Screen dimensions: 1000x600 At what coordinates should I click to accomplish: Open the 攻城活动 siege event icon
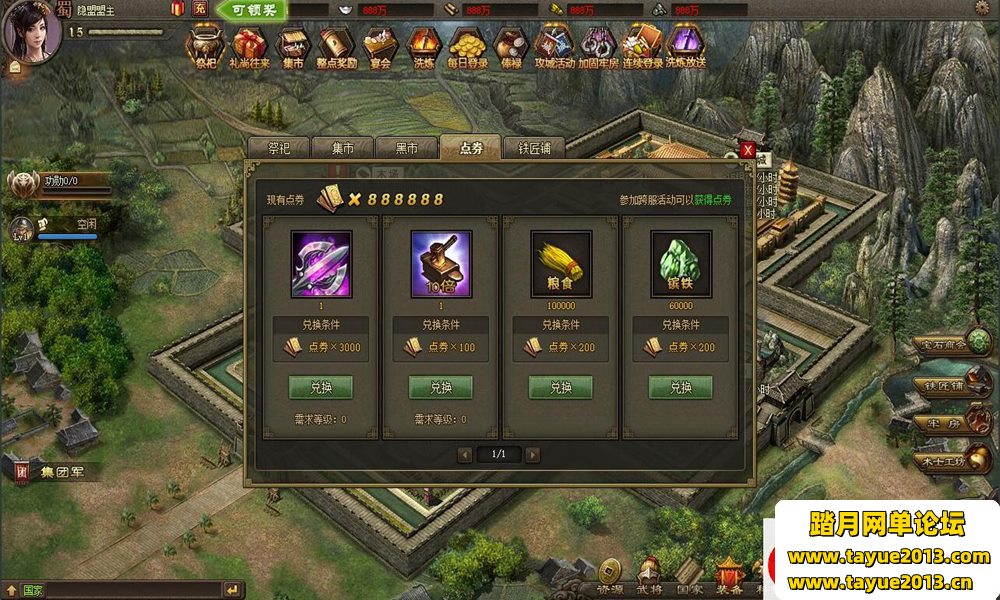pos(553,46)
